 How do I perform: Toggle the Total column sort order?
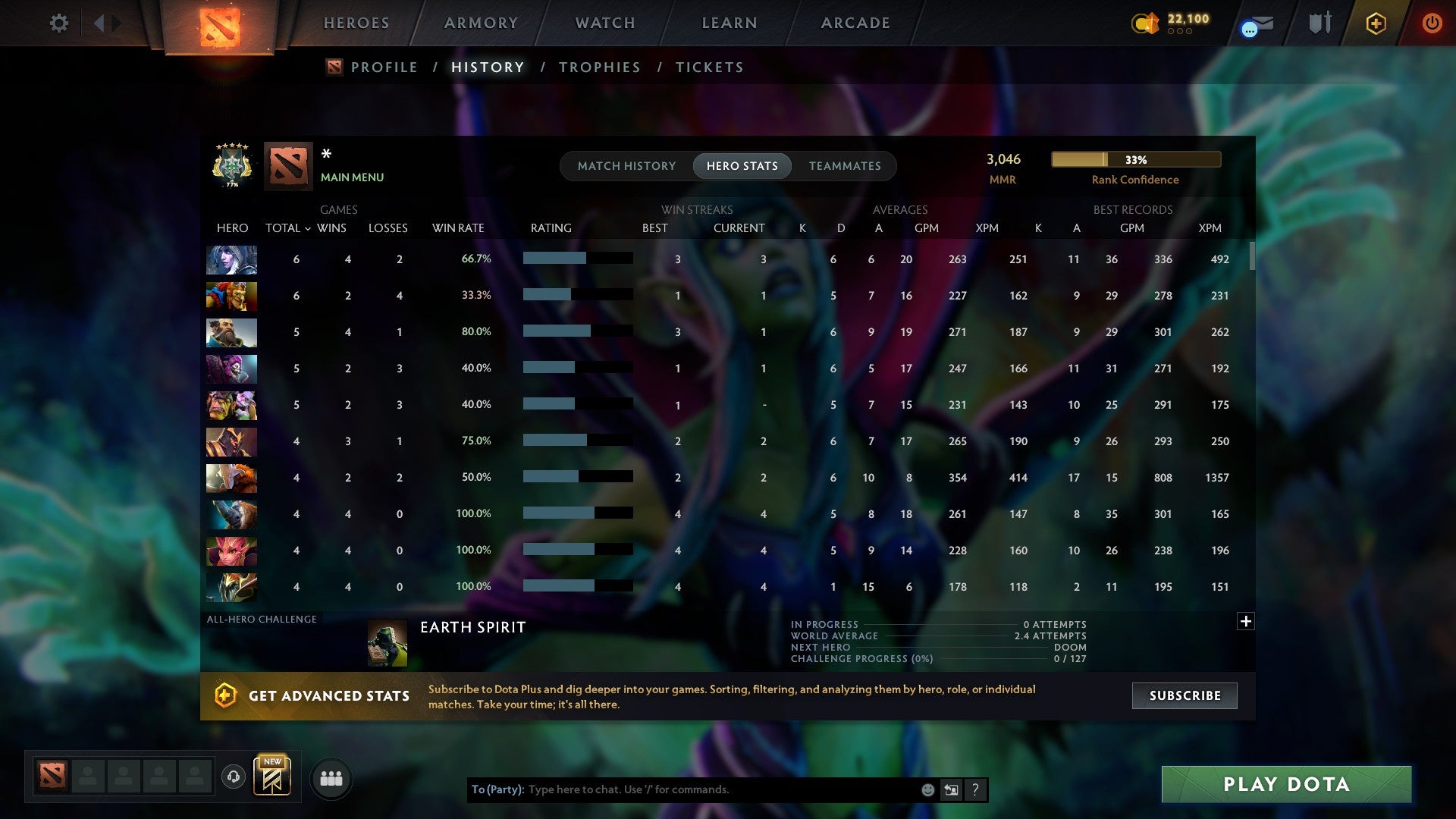pos(287,227)
